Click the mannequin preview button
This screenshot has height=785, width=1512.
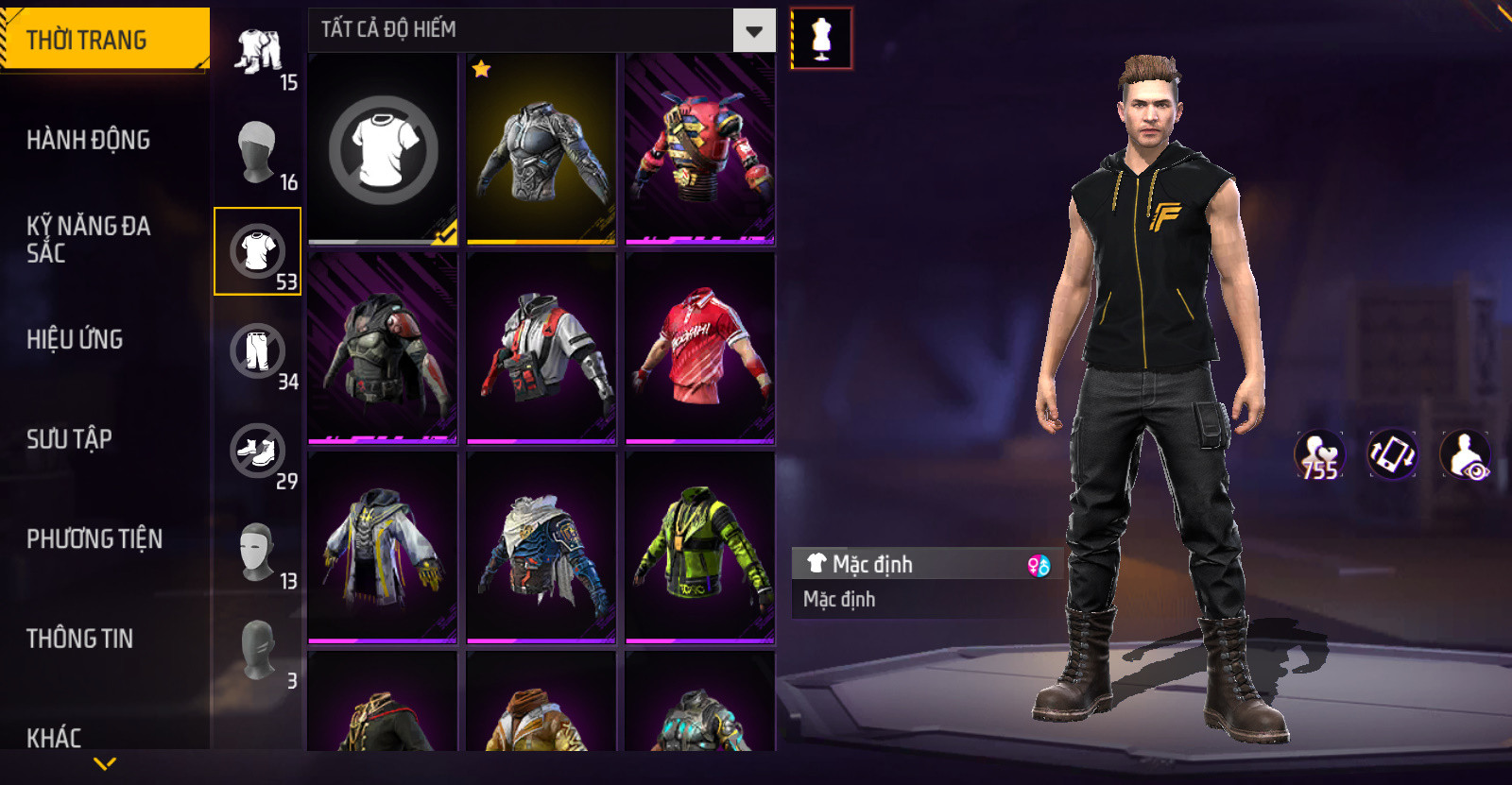click(x=821, y=39)
